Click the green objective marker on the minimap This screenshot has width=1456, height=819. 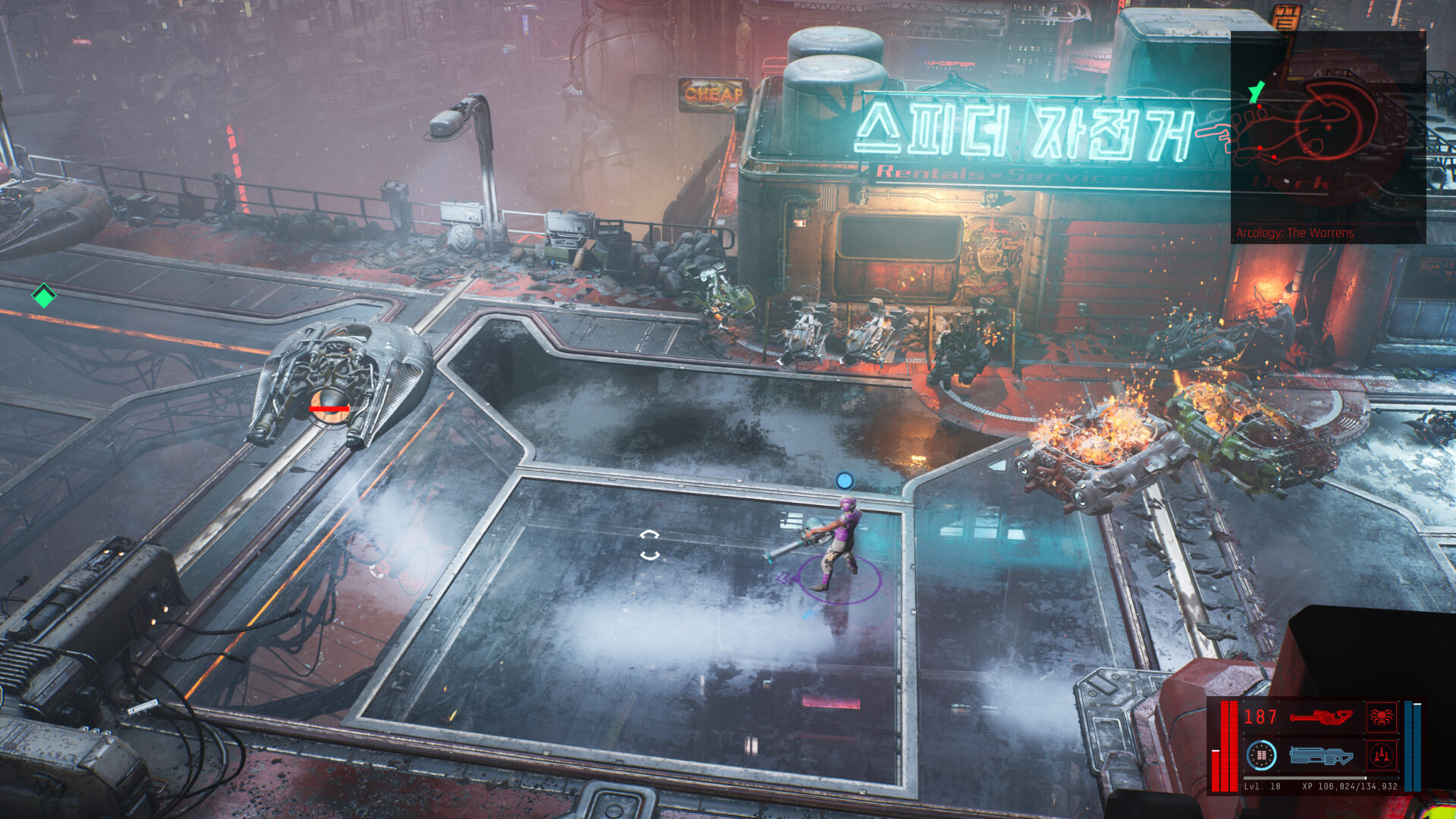[1257, 93]
